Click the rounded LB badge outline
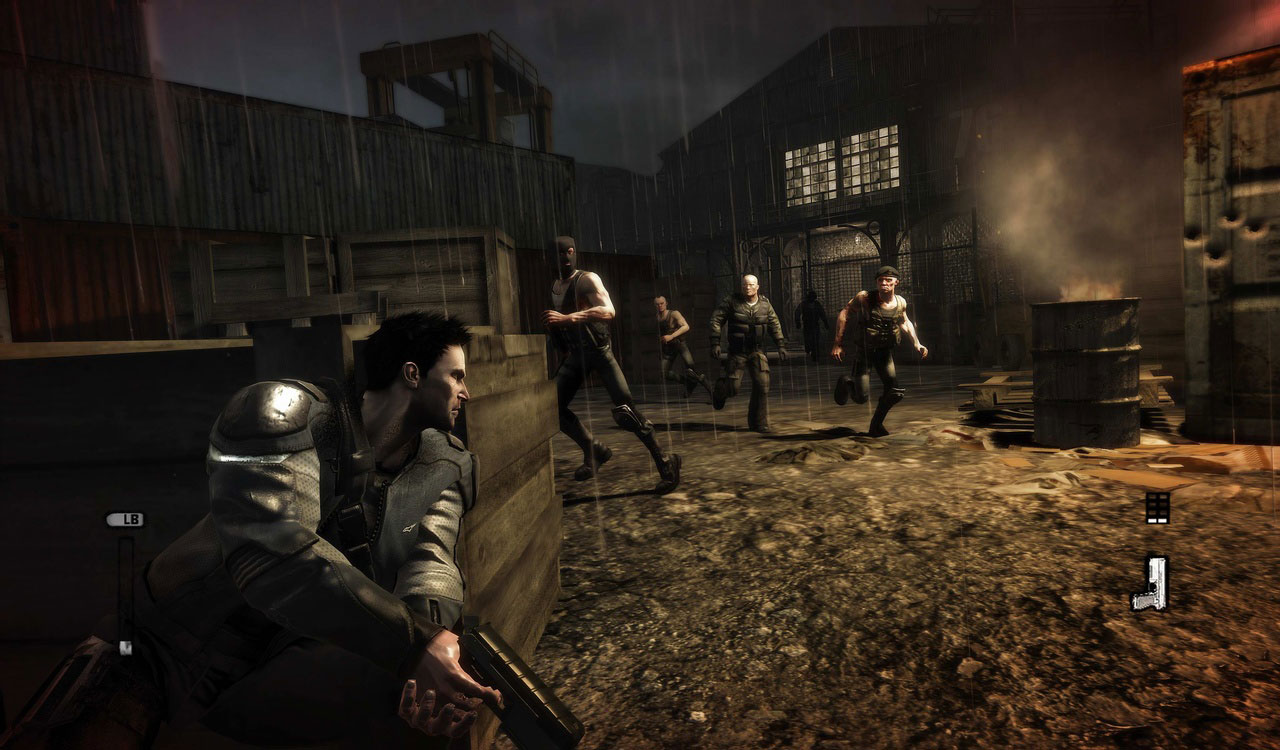 (x=125, y=519)
